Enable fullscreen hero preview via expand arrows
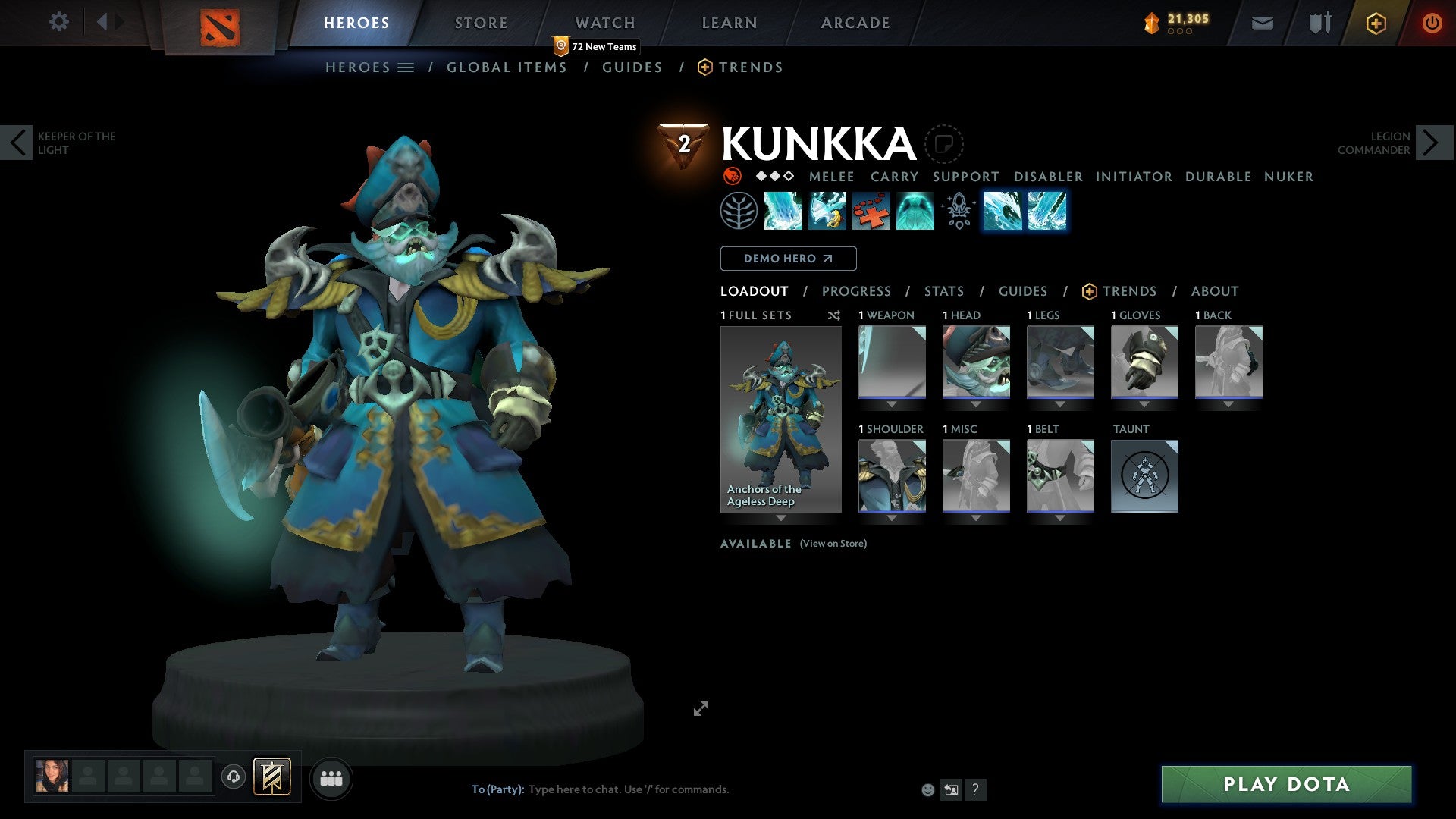The width and height of the screenshot is (1456, 819). click(701, 708)
